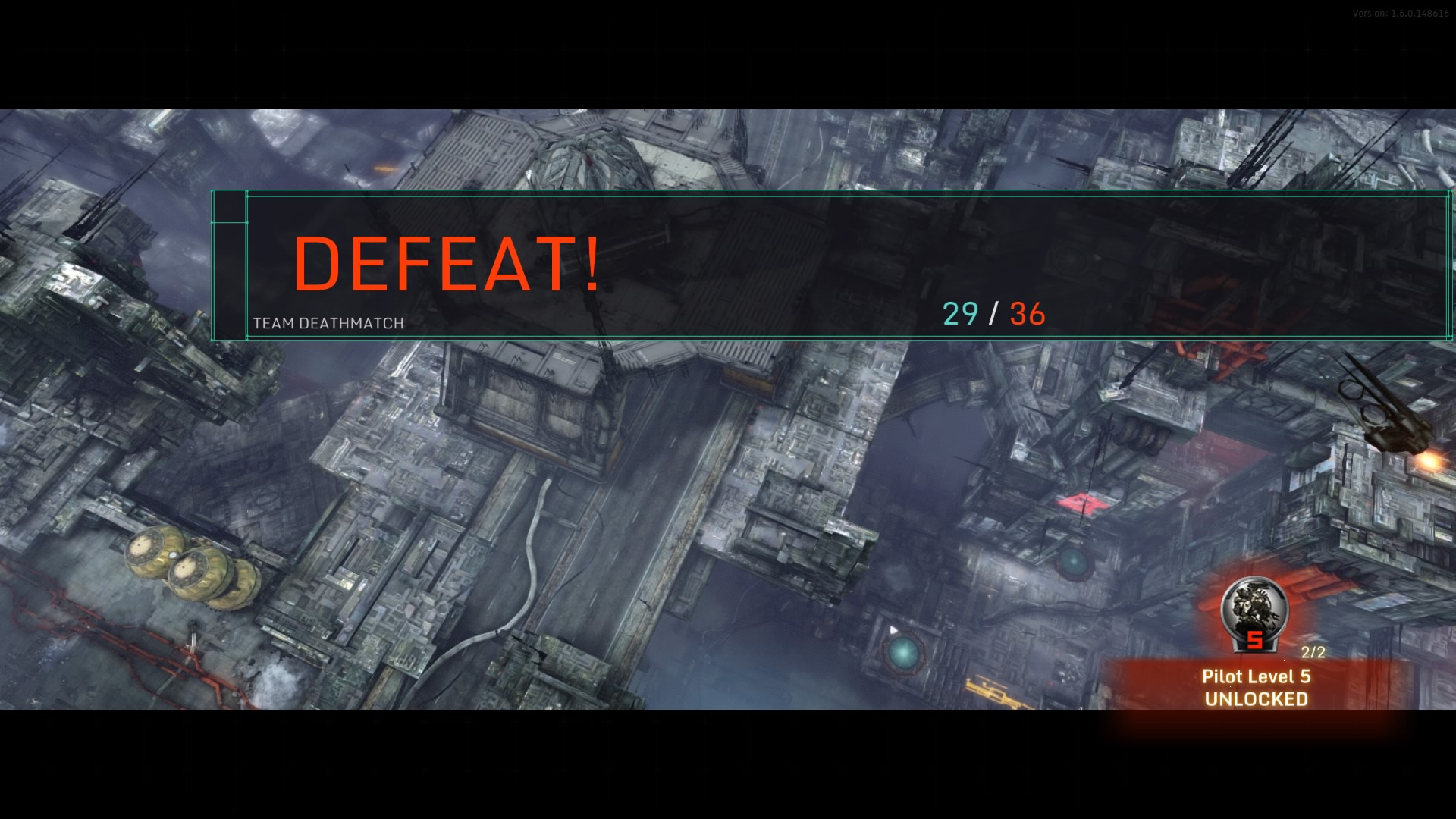Toggle the TEAM DEATHMATCH mode label
The image size is (1456, 819).
coord(328,322)
